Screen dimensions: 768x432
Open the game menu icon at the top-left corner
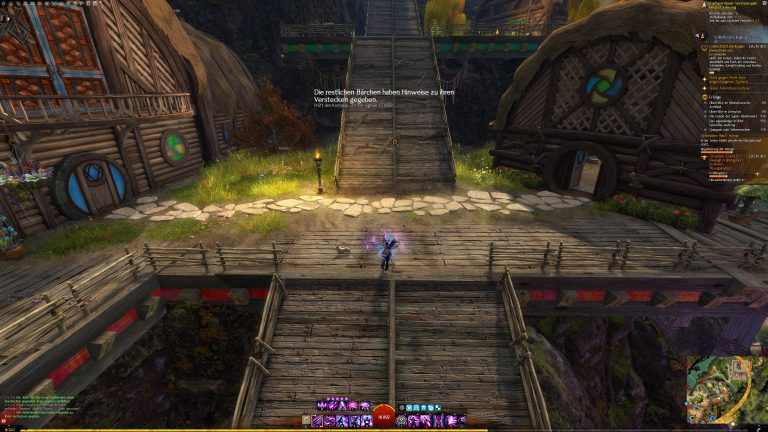(4, 4)
